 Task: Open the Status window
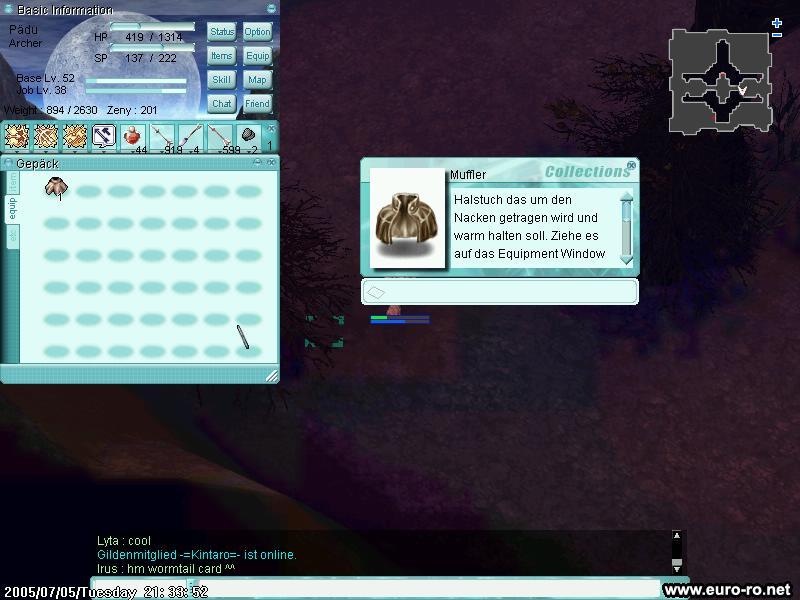pyautogui.click(x=222, y=32)
